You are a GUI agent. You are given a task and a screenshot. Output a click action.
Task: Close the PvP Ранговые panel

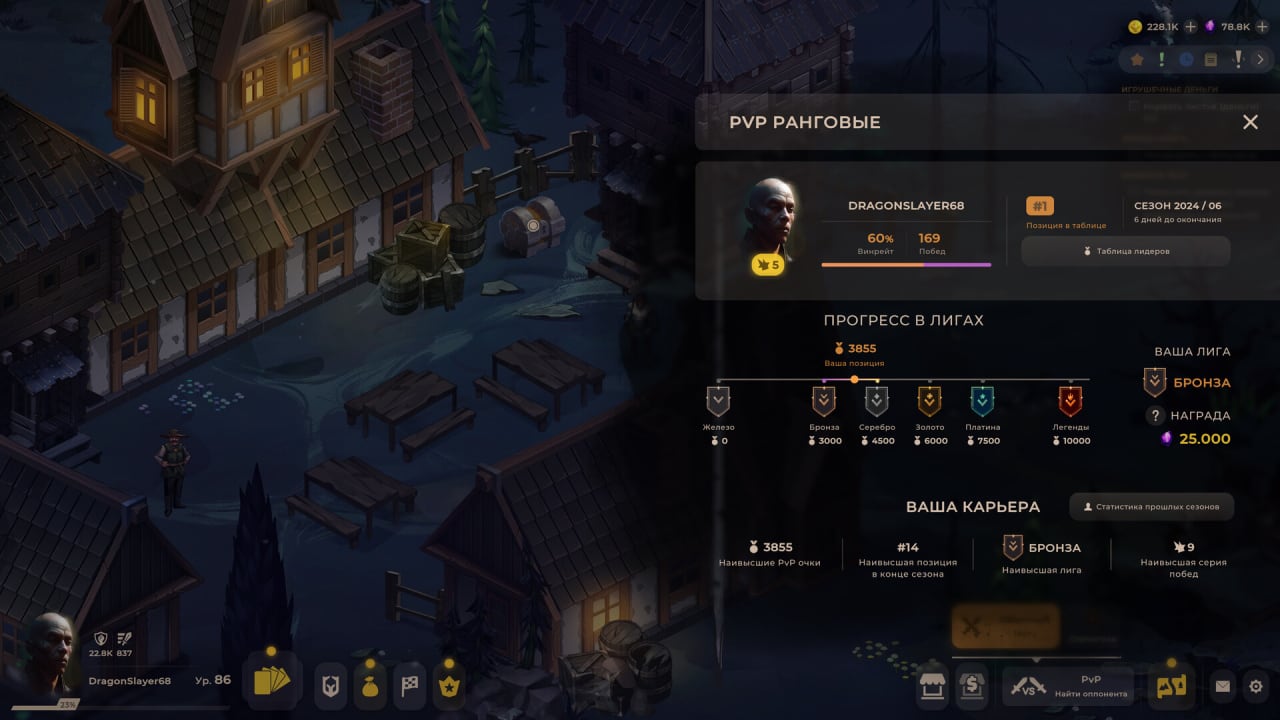(1250, 122)
